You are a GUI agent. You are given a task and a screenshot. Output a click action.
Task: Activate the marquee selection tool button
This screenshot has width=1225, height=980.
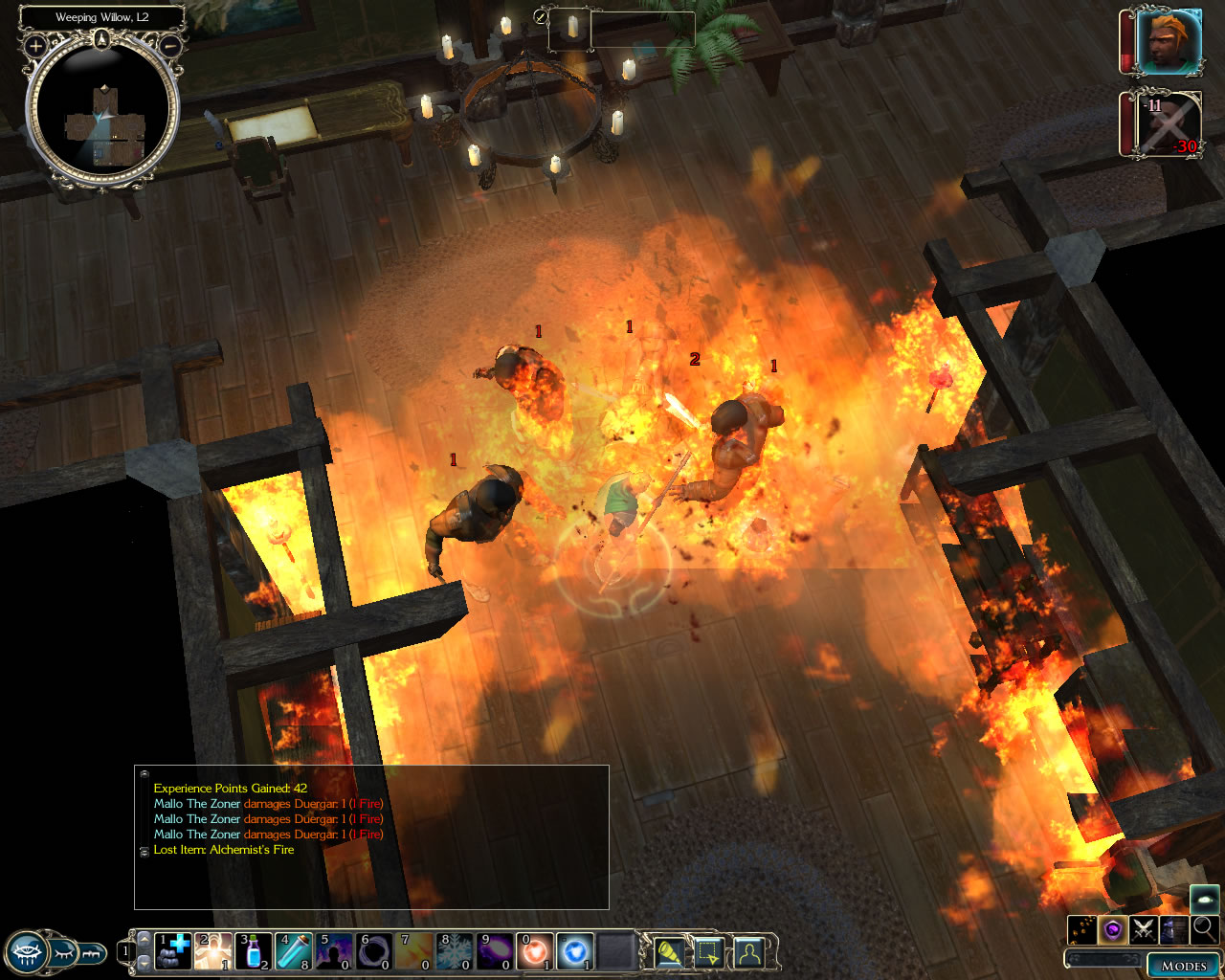pyautogui.click(x=708, y=952)
